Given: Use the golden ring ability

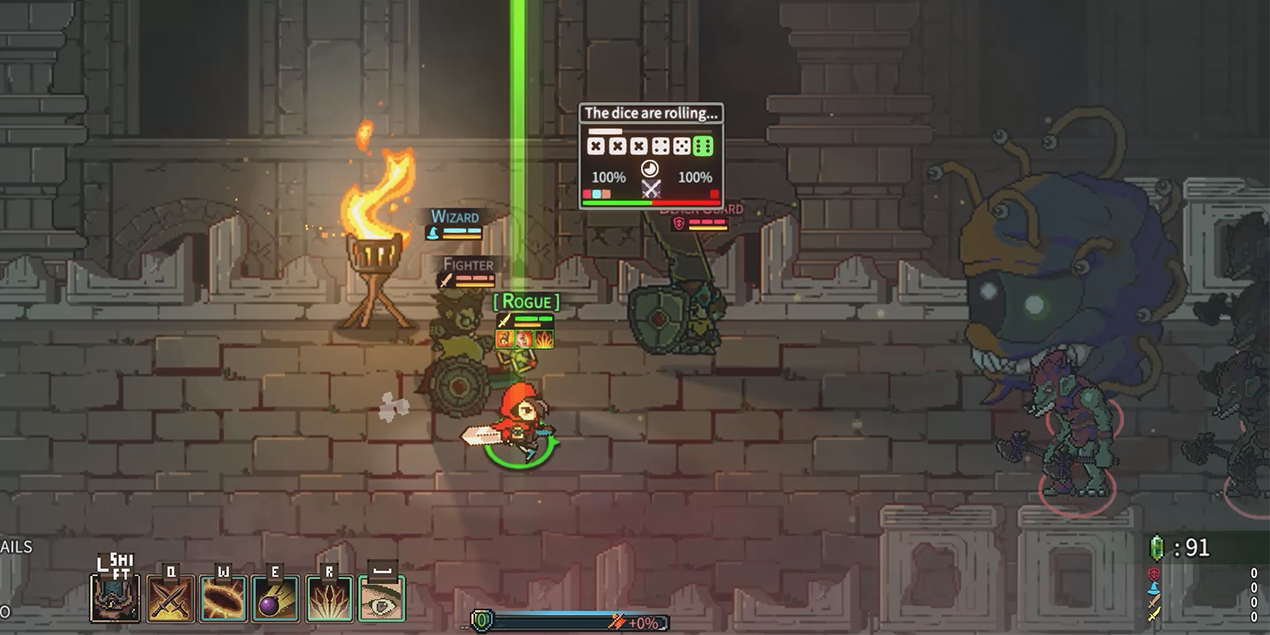Looking at the screenshot, I should click(x=223, y=597).
